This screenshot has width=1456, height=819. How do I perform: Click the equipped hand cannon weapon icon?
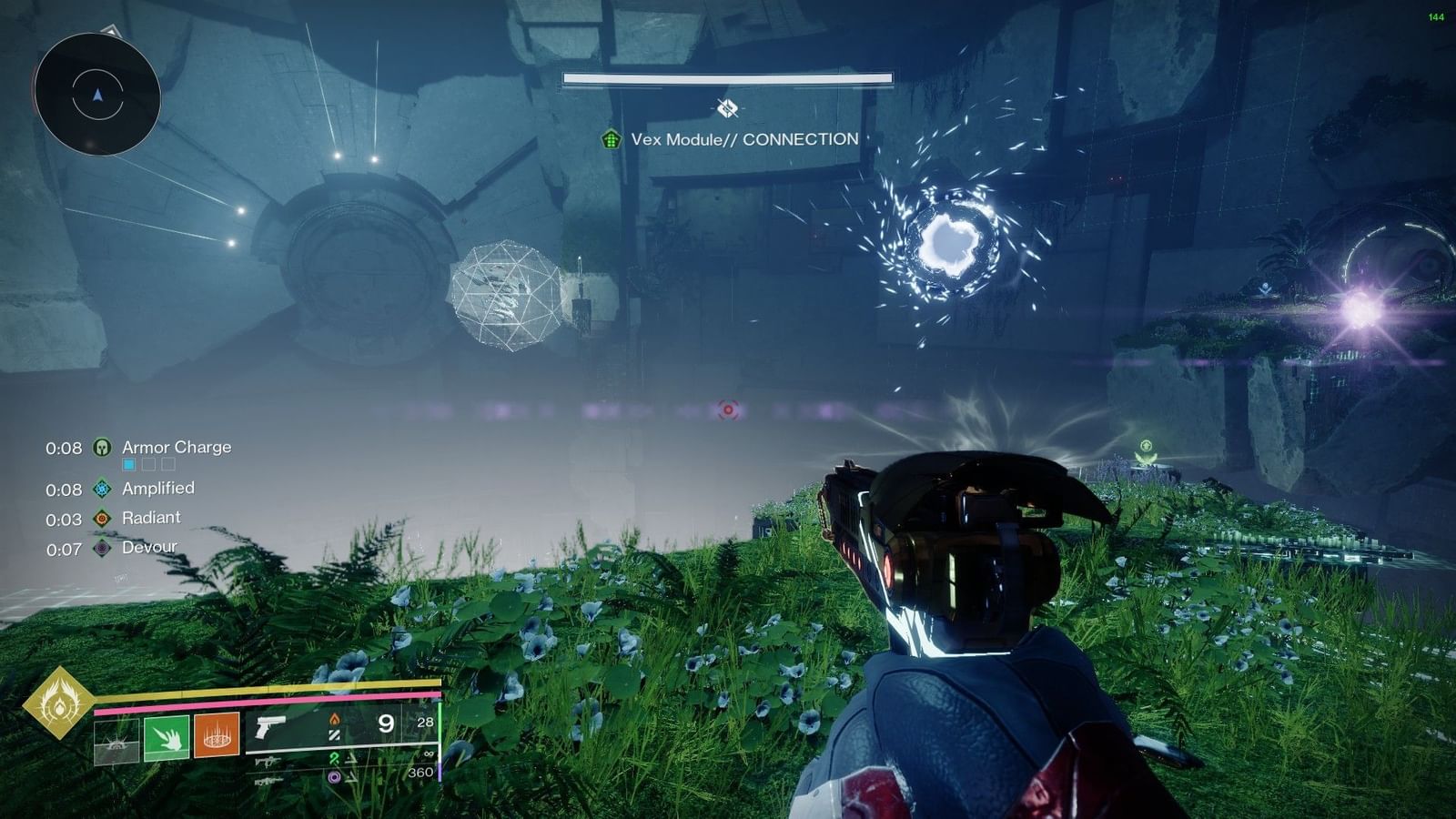(271, 728)
